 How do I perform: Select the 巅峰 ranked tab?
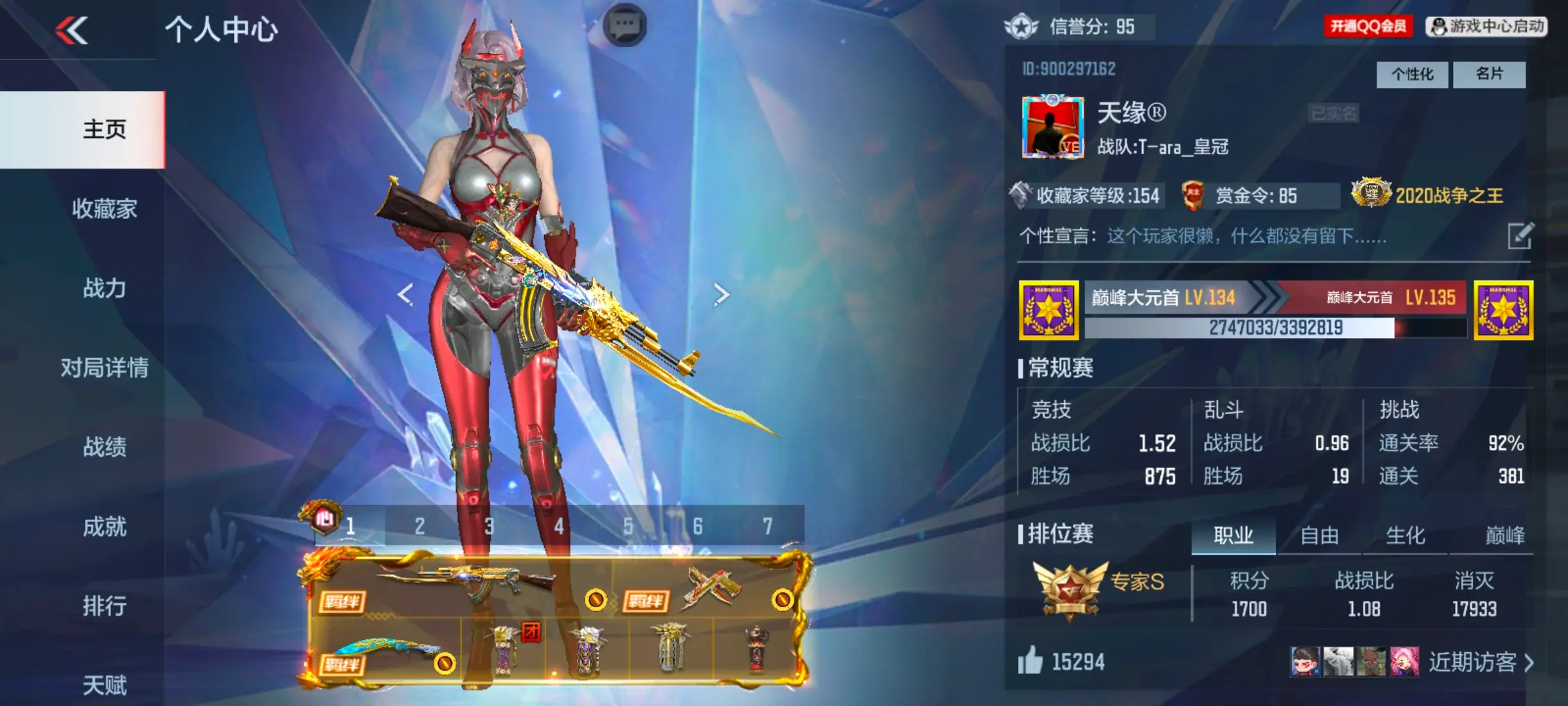coord(1504,536)
